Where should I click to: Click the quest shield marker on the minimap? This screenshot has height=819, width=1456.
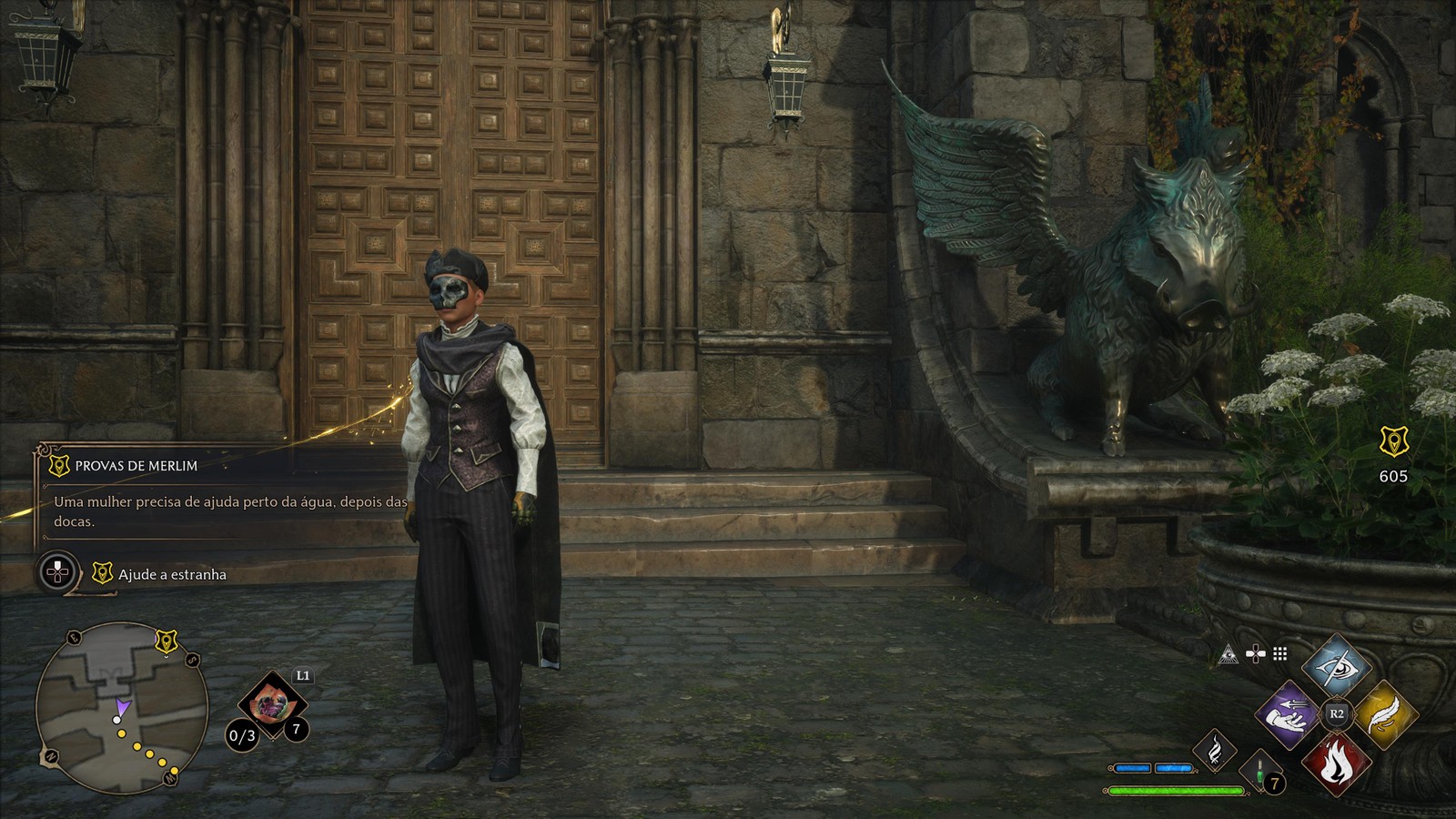[x=166, y=642]
